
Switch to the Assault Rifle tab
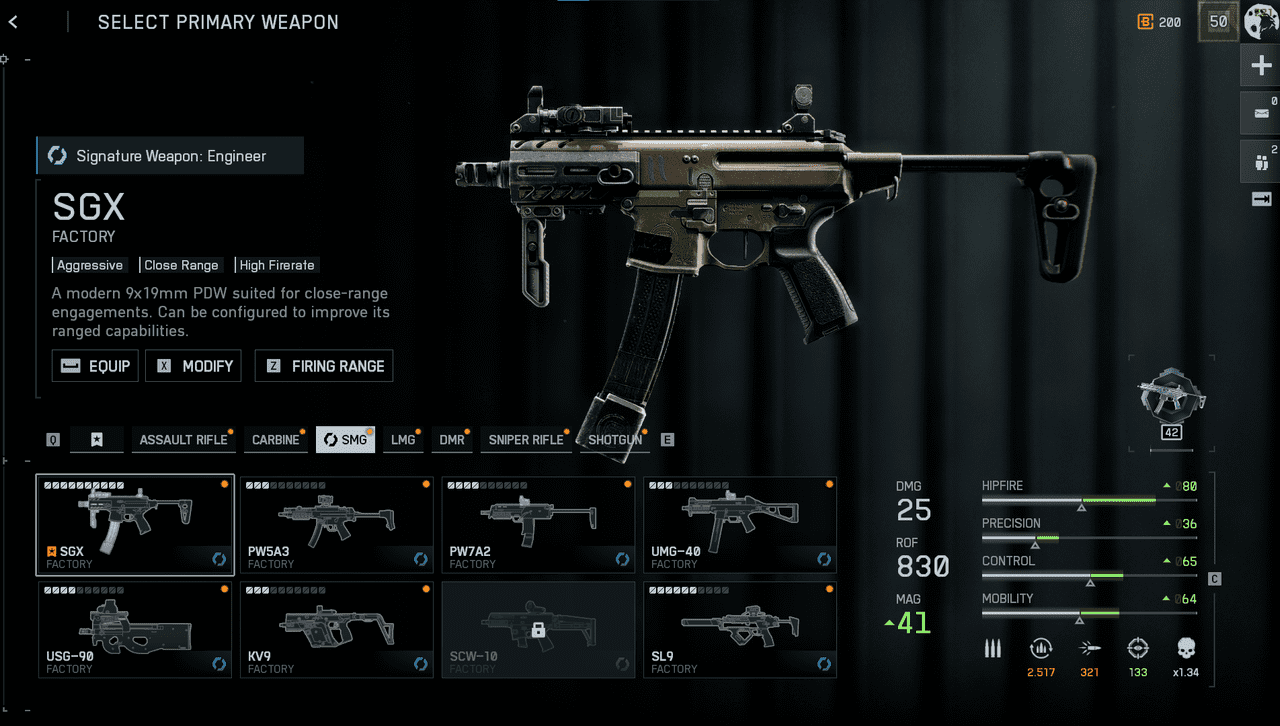183,440
